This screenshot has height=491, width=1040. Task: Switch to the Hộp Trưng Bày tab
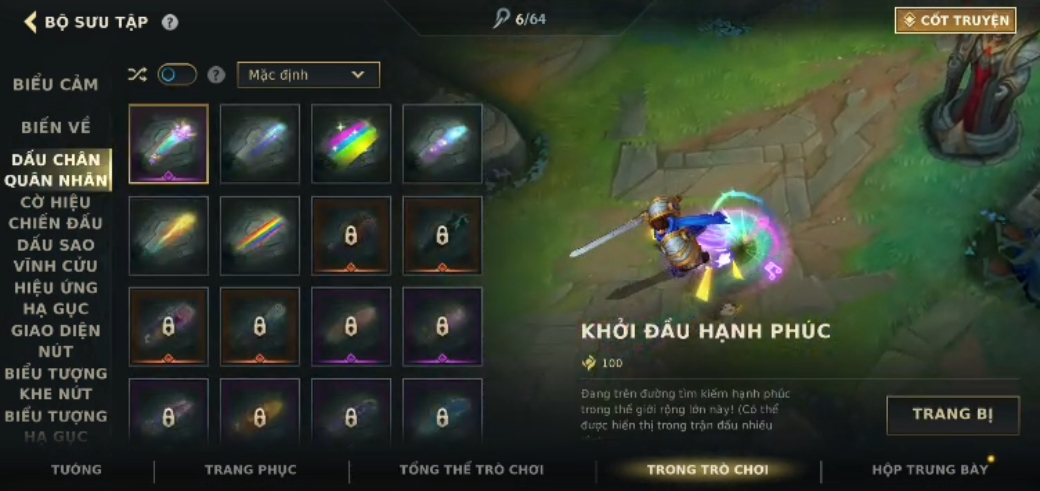[x=930, y=470]
